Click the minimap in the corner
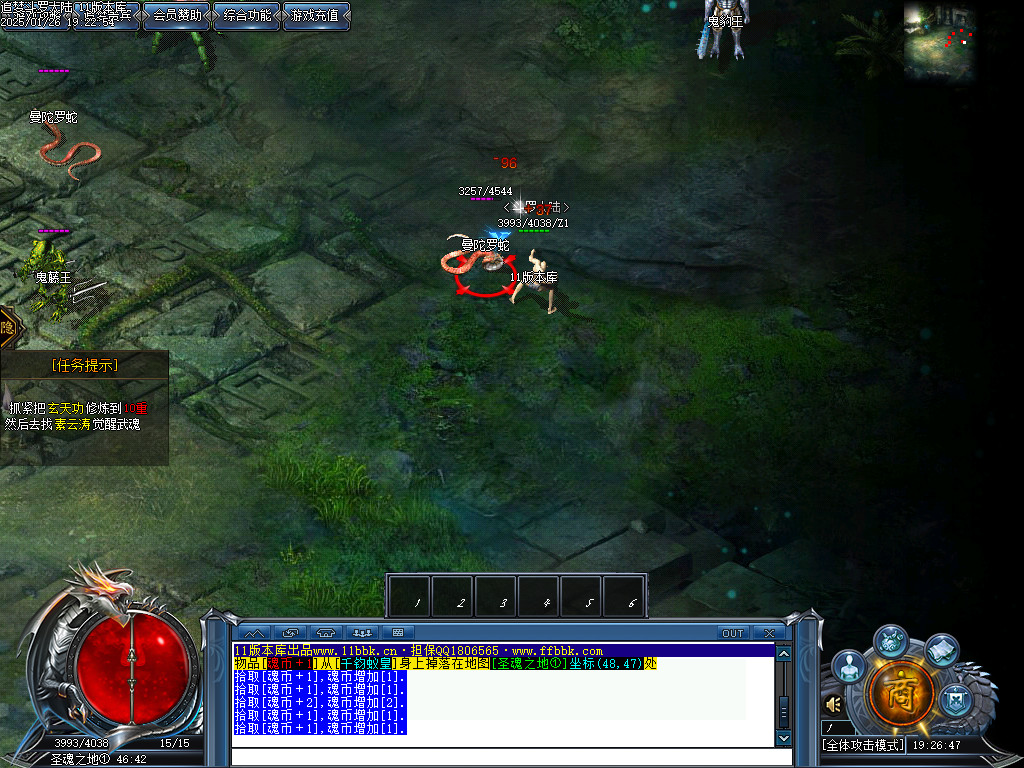Image resolution: width=1024 pixels, height=768 pixels. pos(940,42)
